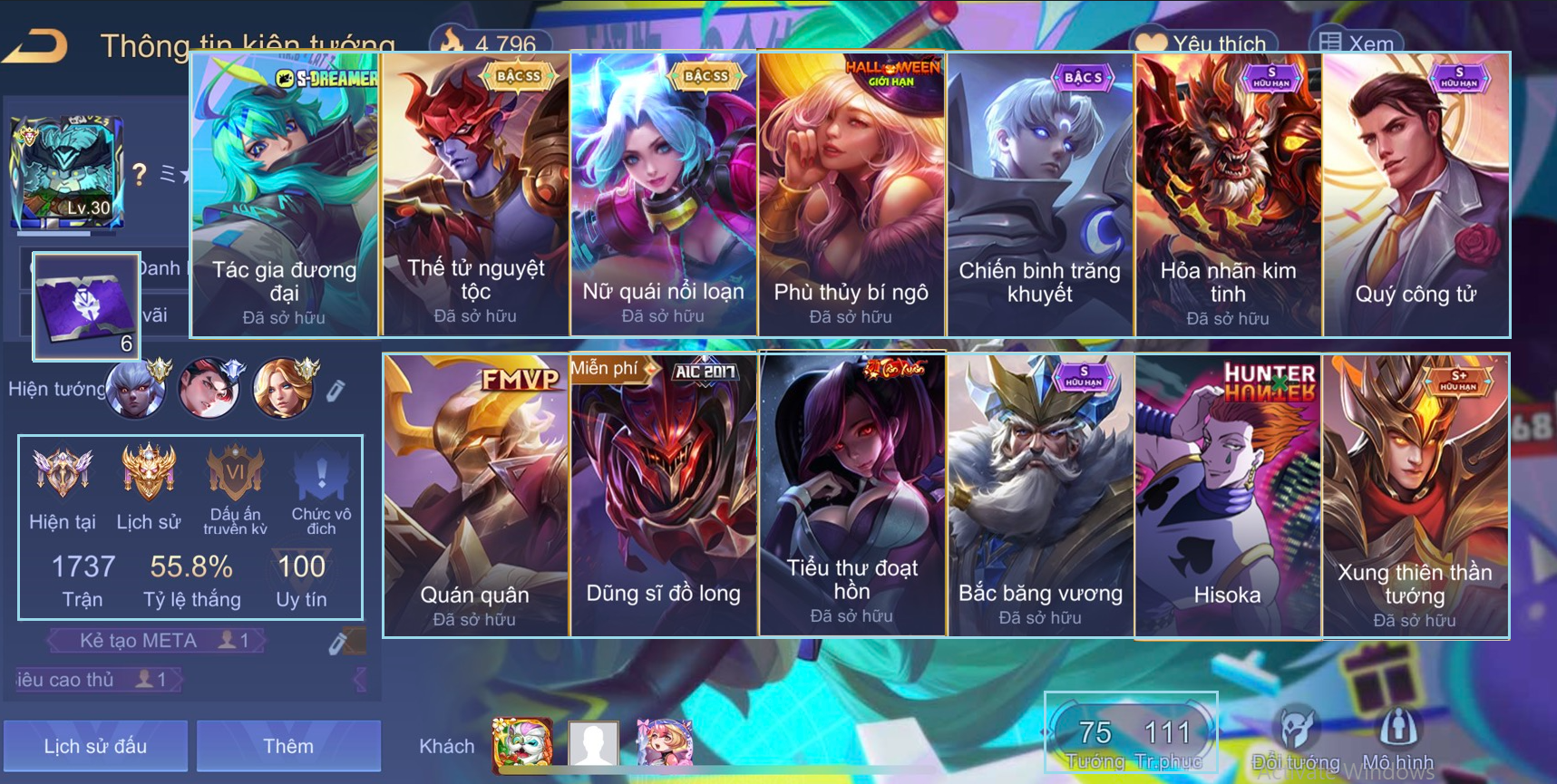Open the Chiến binh trăng khuyết skin card

click(x=1039, y=195)
